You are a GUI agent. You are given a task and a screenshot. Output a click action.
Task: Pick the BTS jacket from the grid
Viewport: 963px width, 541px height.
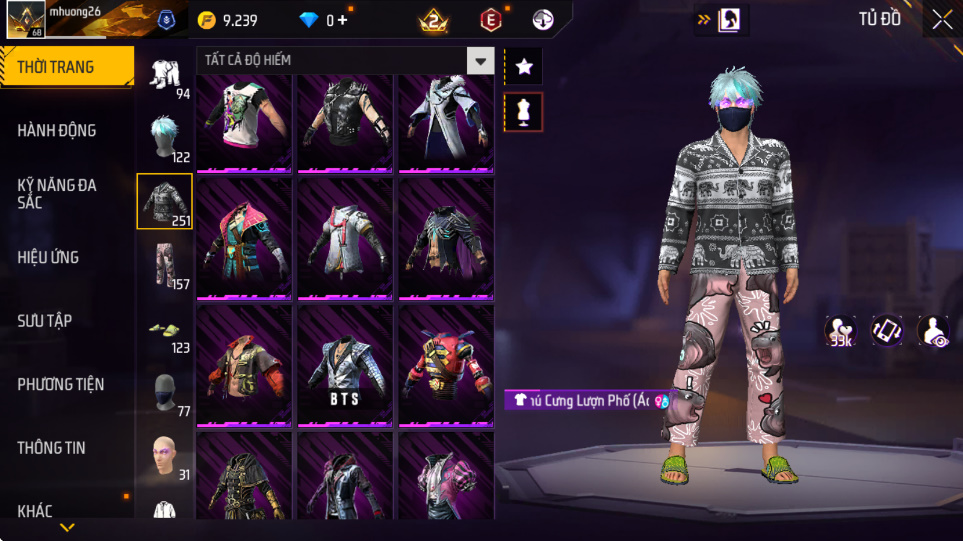345,368
